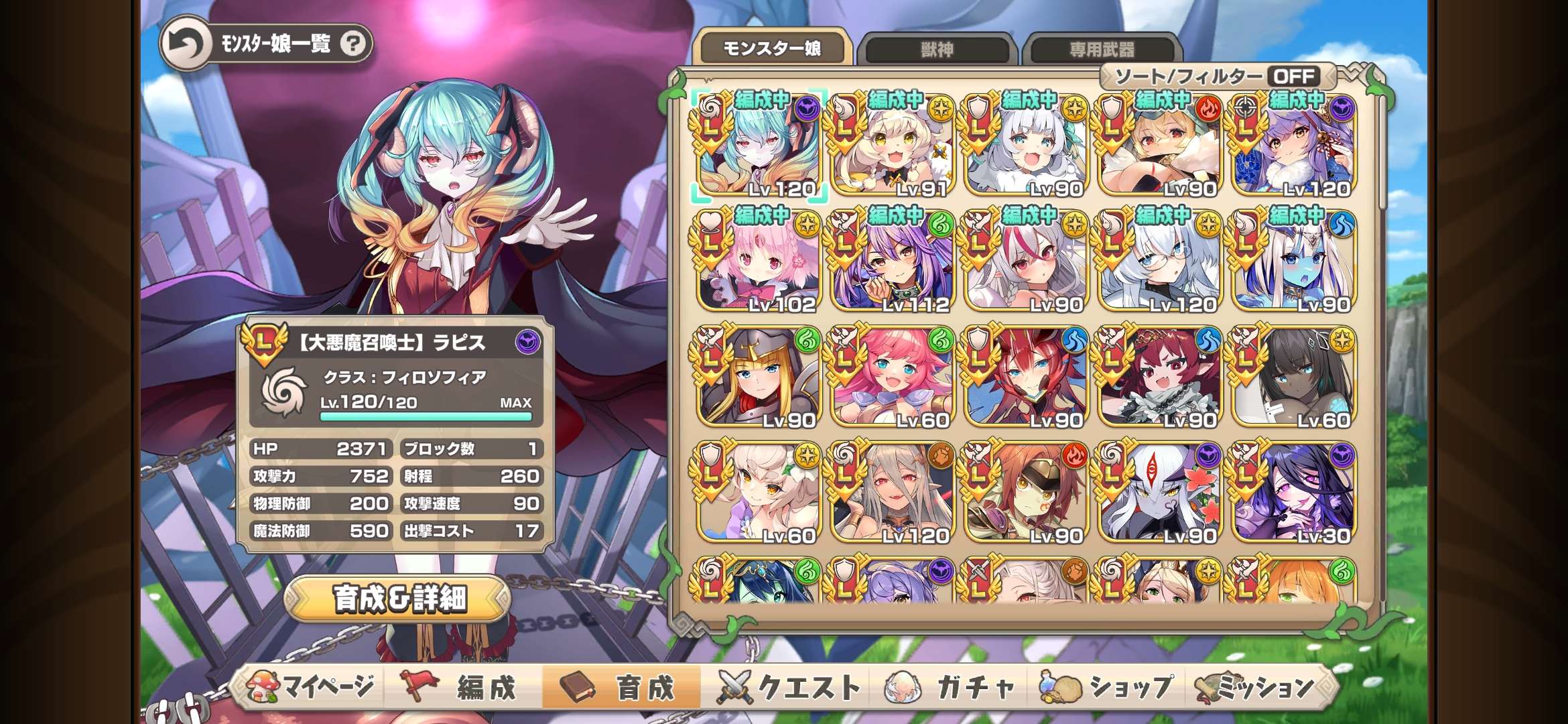Image resolution: width=1568 pixels, height=724 pixels.
Task: Select the pink-haired Lv102 monster girl
Action: click(x=759, y=261)
